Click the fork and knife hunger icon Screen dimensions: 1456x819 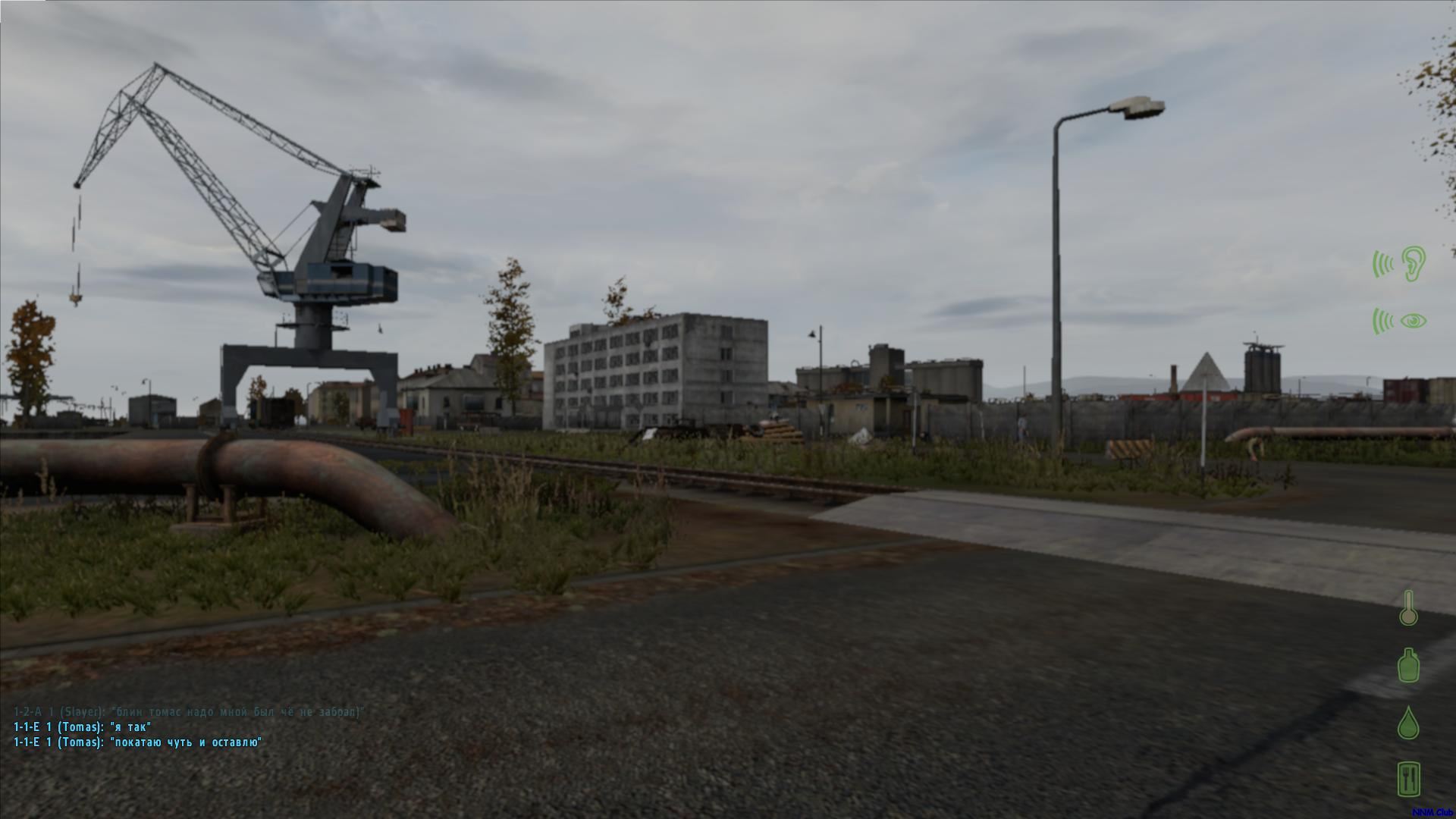[1408, 779]
